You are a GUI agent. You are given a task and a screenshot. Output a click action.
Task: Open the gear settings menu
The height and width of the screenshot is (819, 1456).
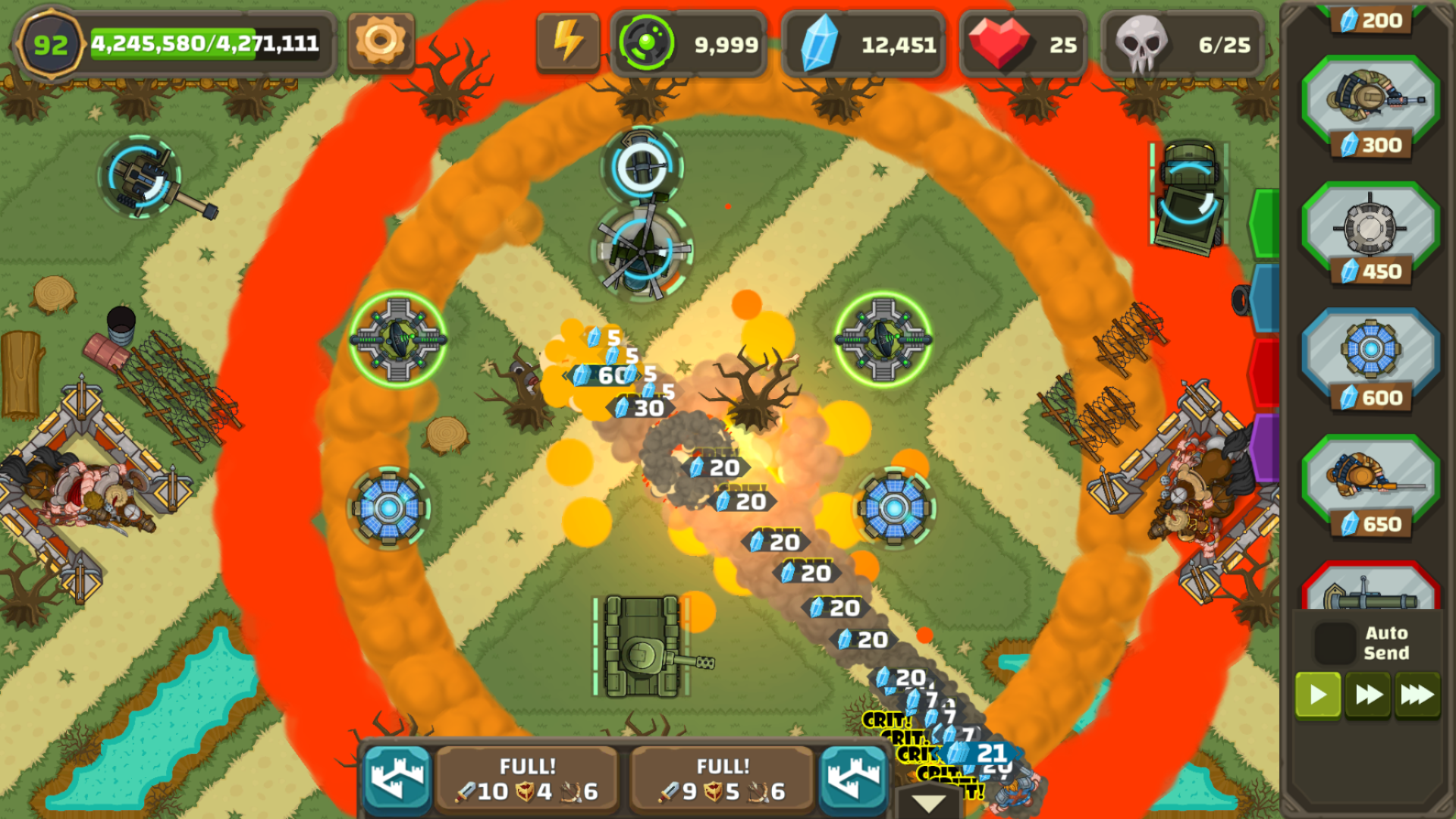pos(381,41)
